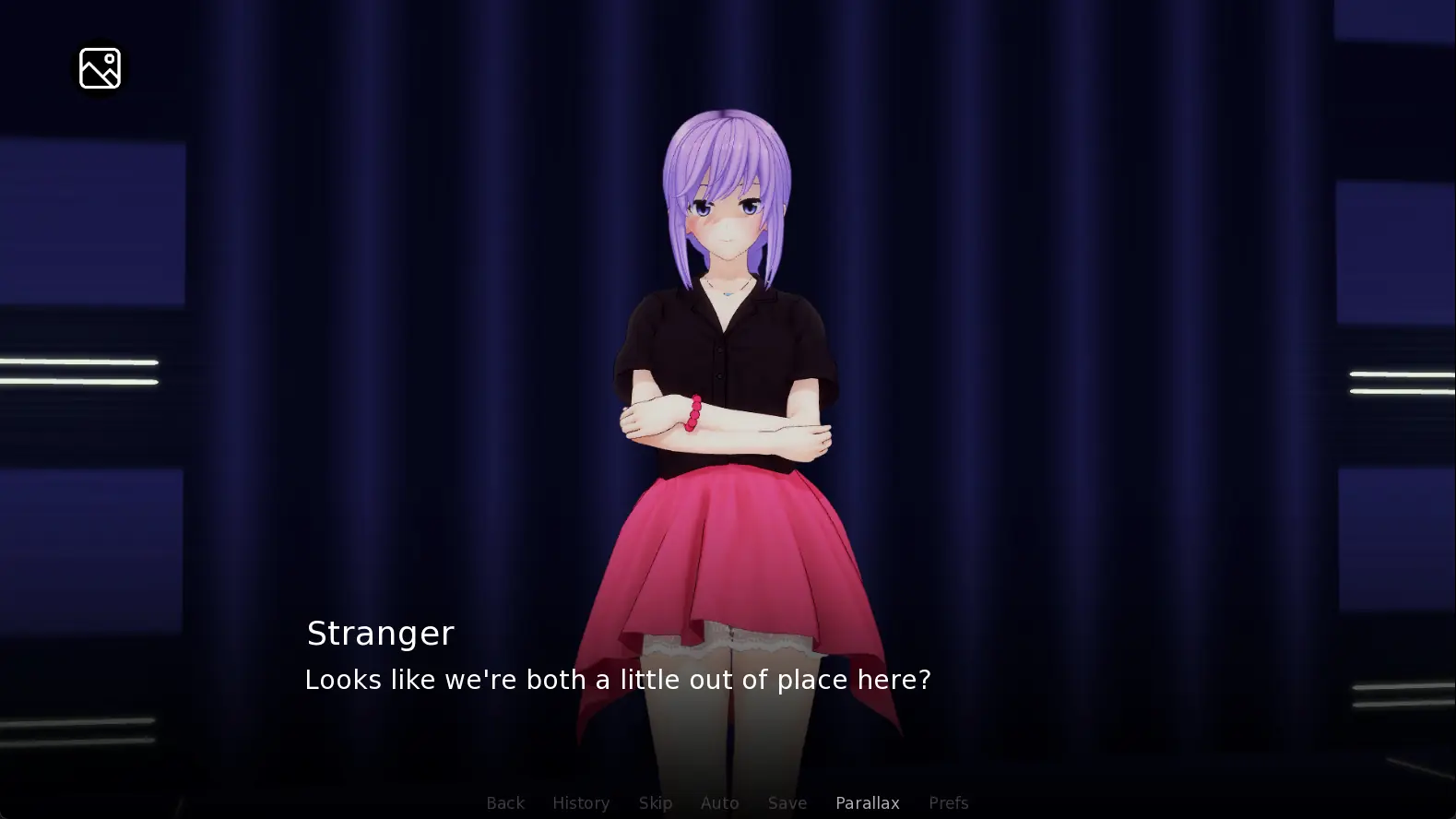Screen dimensions: 1456x819
Task: Skip ahead through the dialogue
Action: (x=656, y=803)
